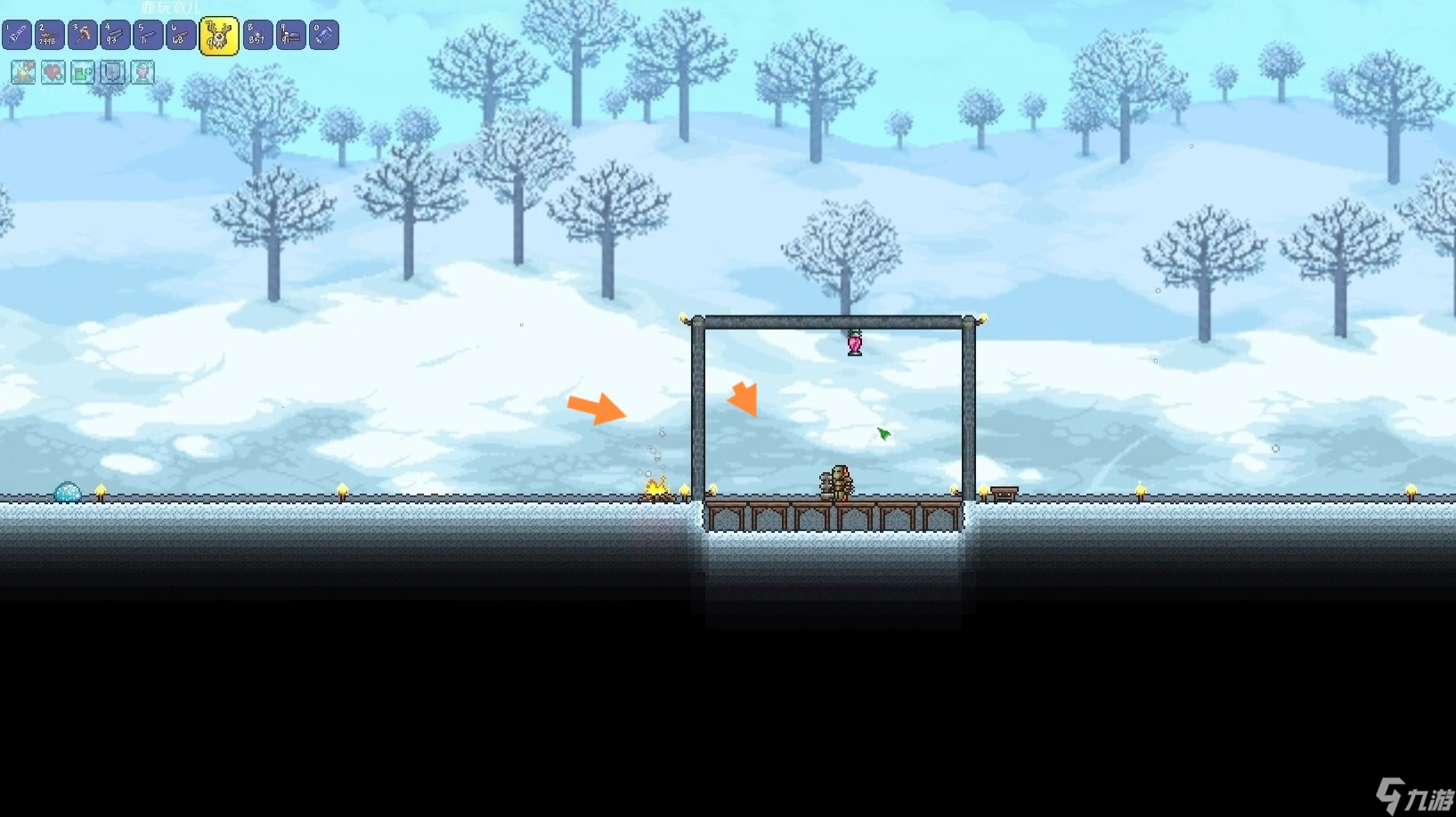Click the shield buff icon

point(112,72)
